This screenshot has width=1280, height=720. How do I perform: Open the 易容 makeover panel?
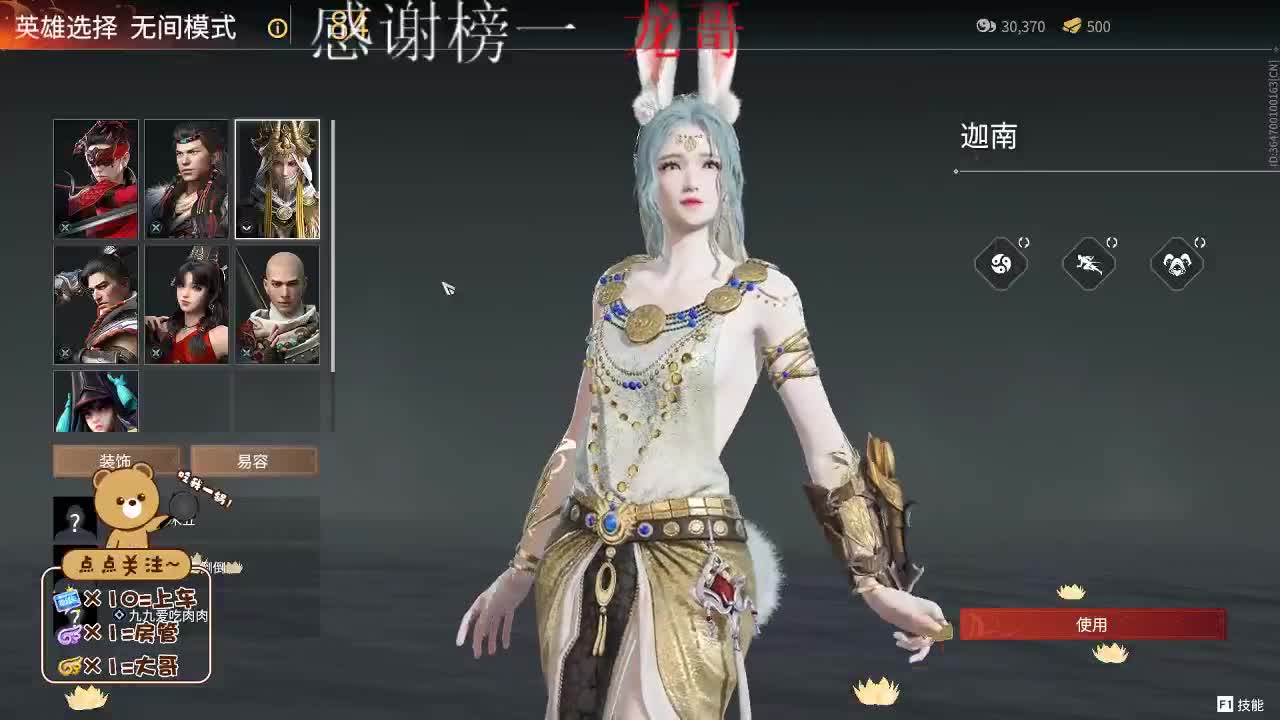pyautogui.click(x=255, y=460)
